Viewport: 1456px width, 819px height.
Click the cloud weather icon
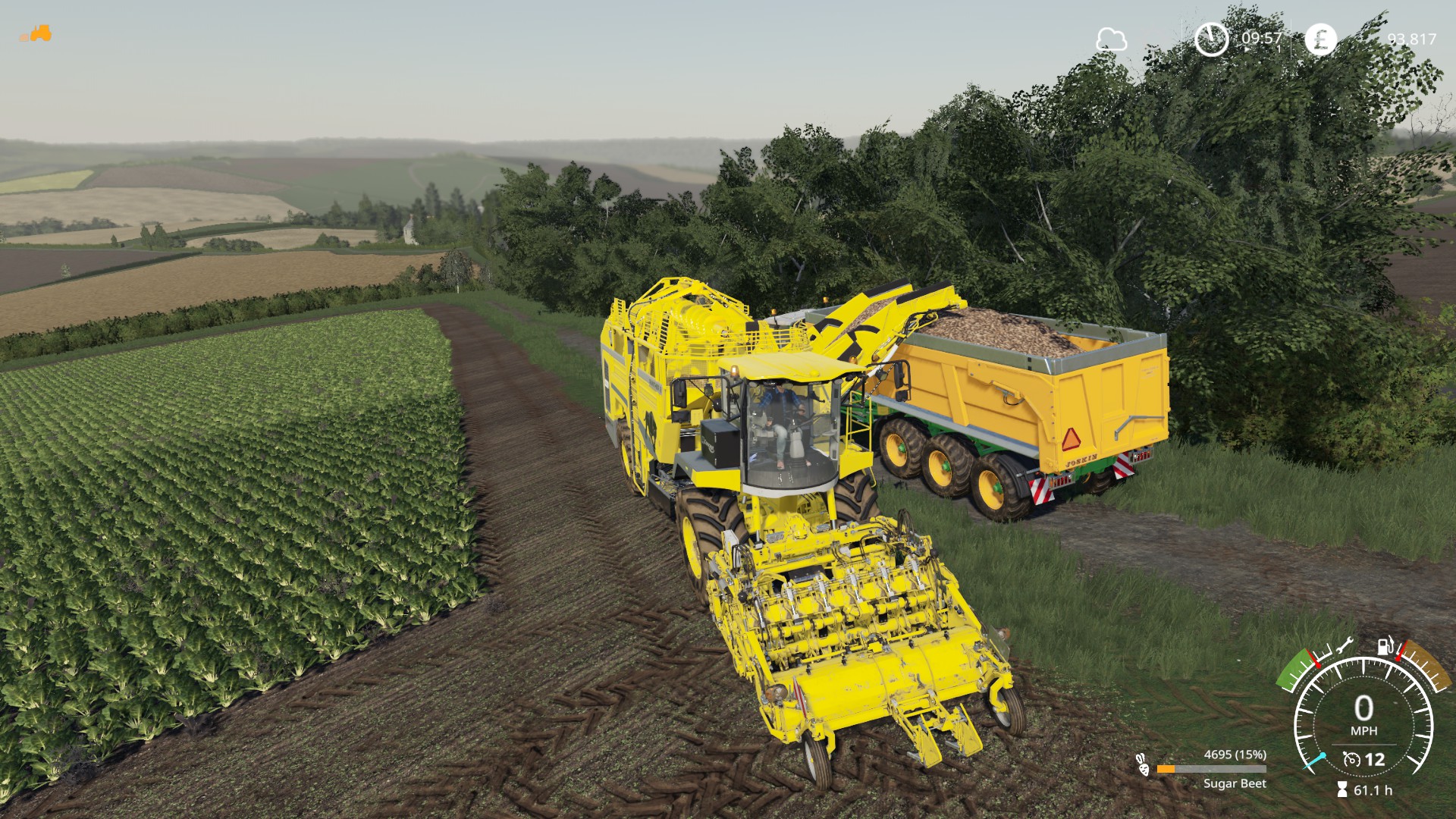1111,39
